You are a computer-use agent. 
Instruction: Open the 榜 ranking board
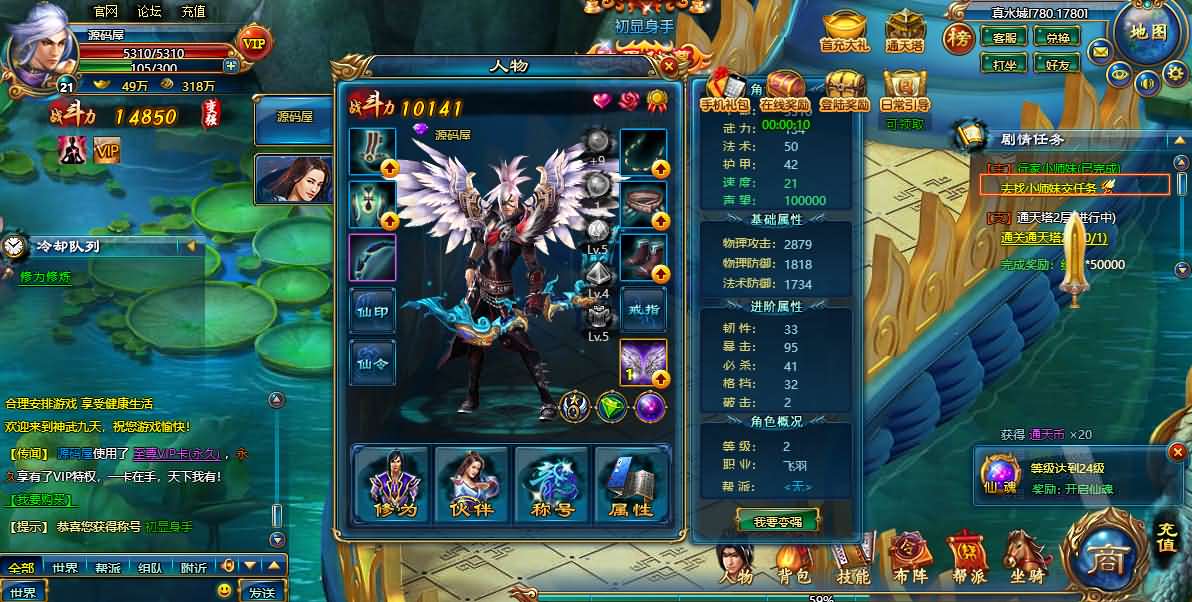click(x=960, y=41)
